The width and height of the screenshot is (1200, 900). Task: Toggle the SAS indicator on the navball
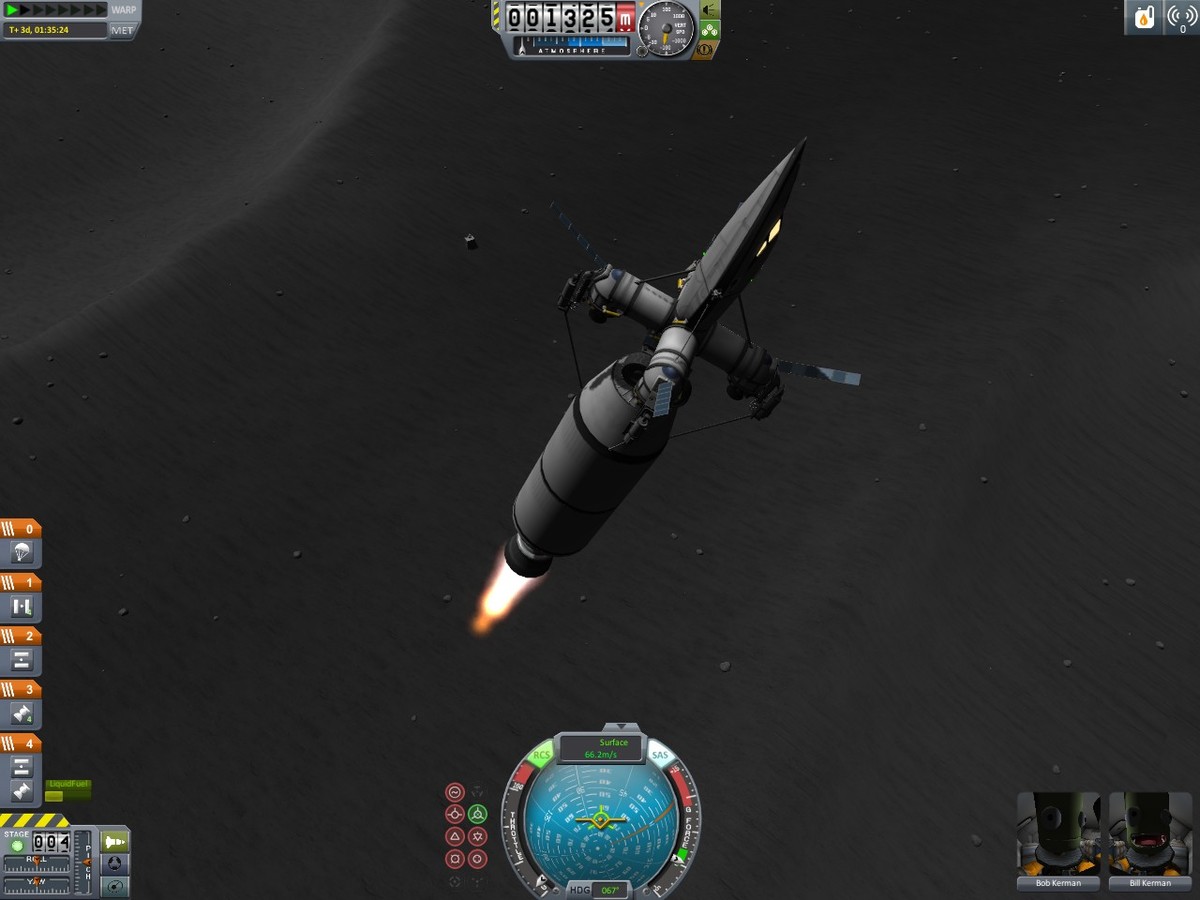click(x=660, y=756)
